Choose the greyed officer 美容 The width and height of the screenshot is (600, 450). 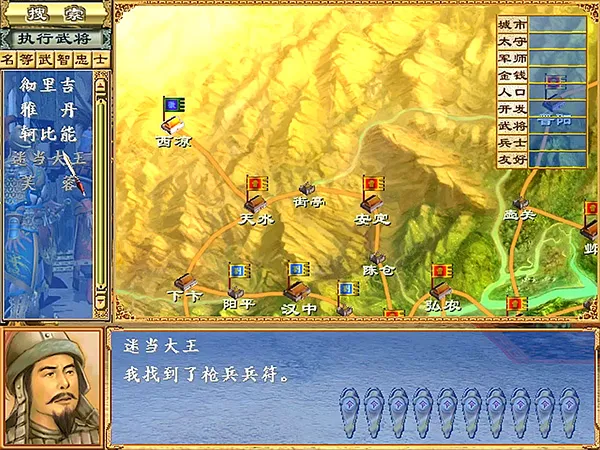(x=48, y=181)
